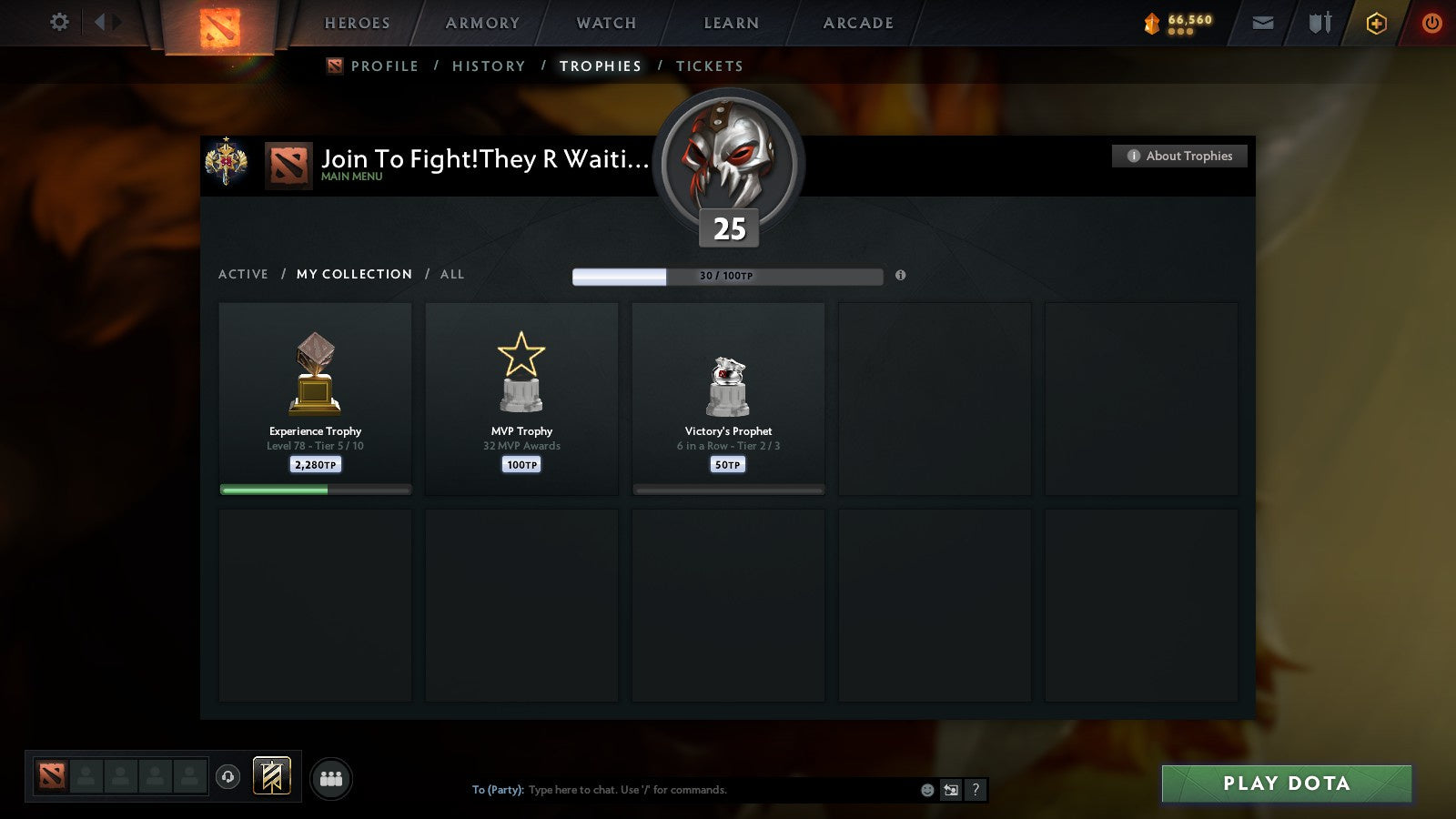
Task: Open the WATCH menu
Action: click(604, 23)
